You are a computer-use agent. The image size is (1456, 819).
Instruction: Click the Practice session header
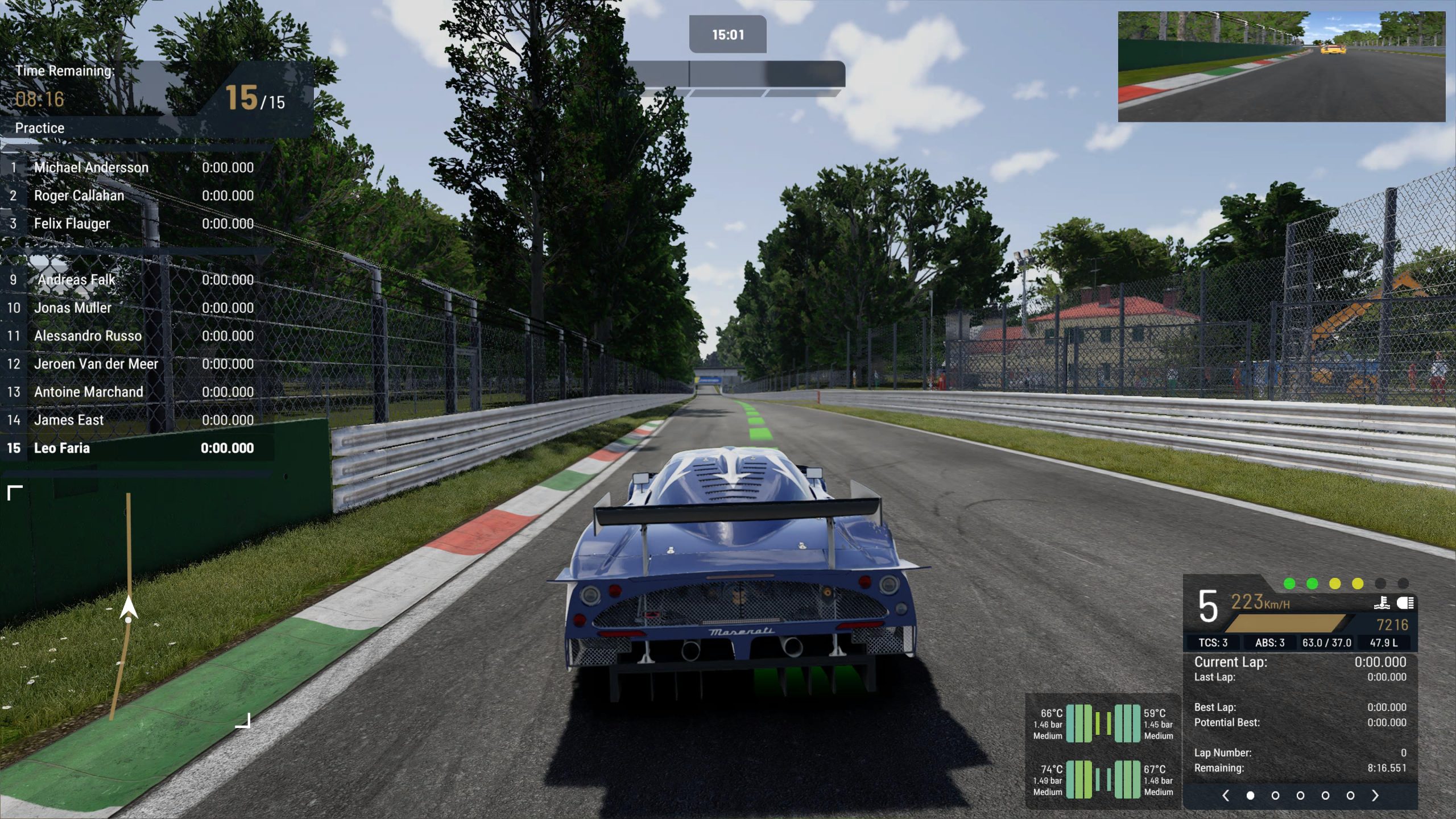(40, 128)
